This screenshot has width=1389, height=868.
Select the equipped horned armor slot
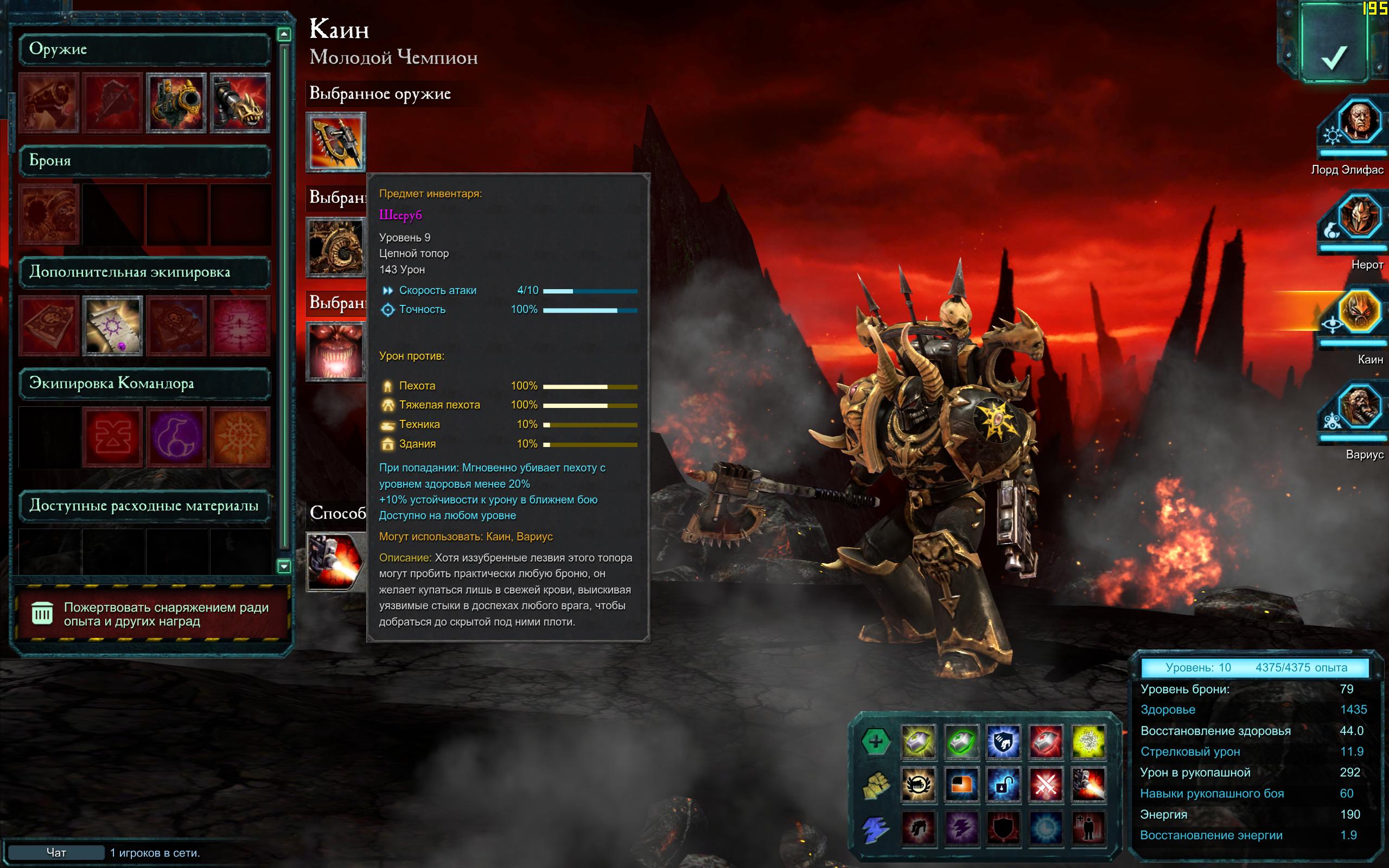pyautogui.click(x=336, y=247)
